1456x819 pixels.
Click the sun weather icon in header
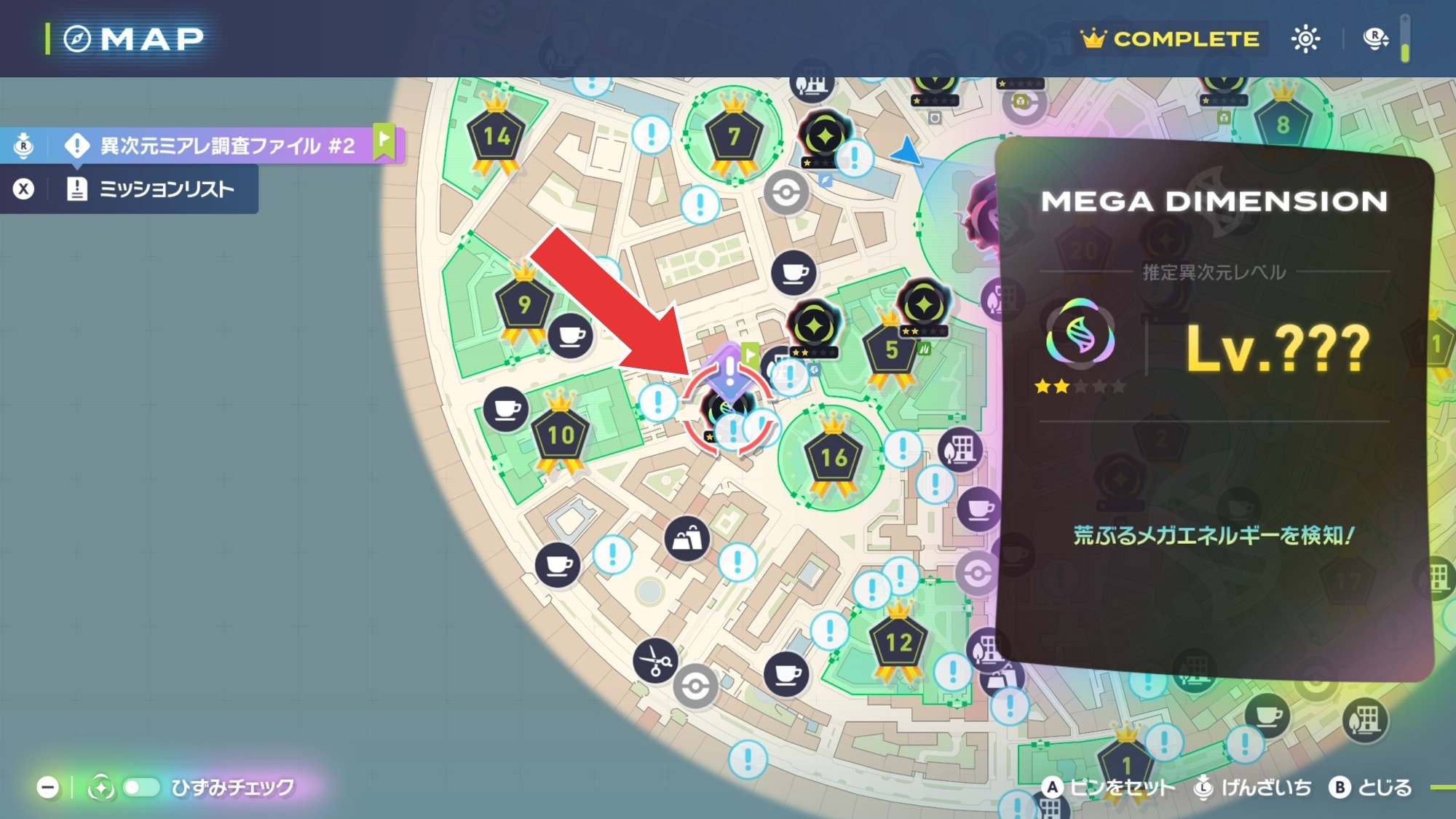(x=1305, y=39)
